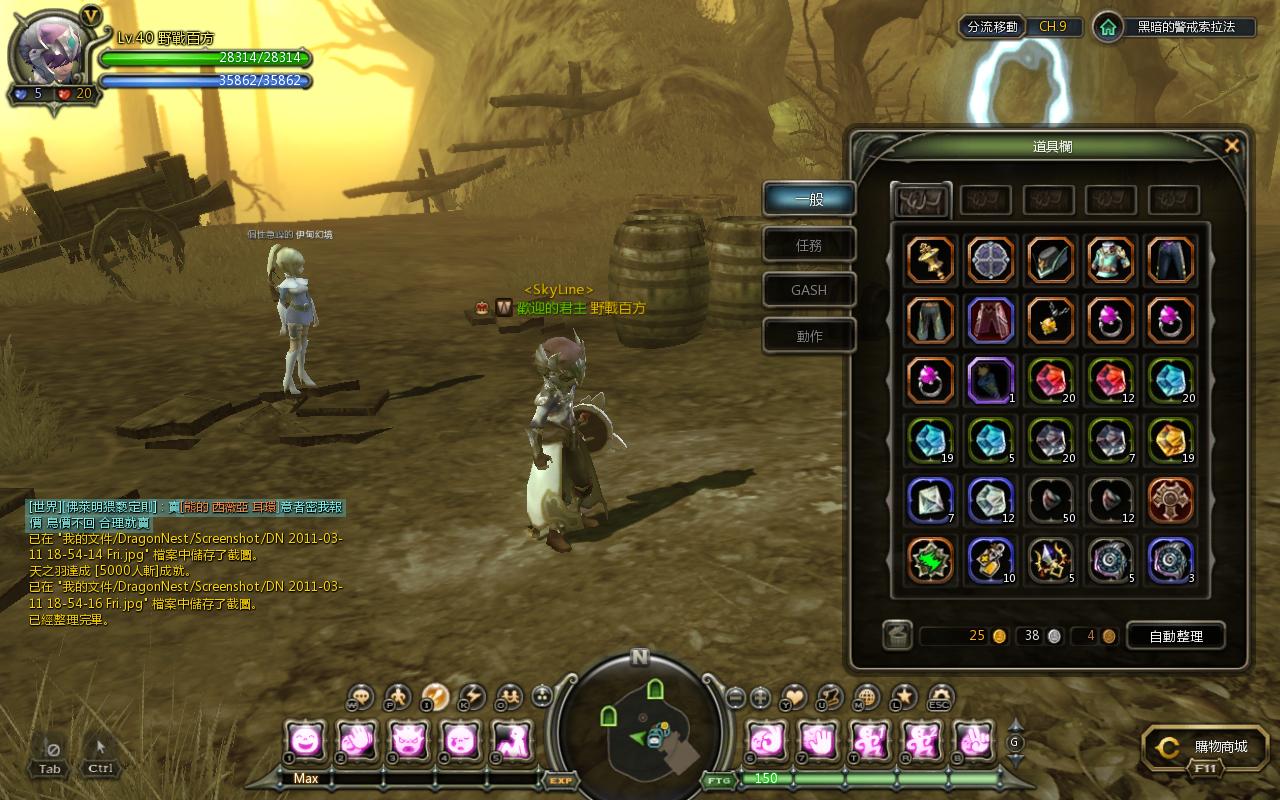Screen dimensions: 1280x800
Task: Use the smiling face emote skill
Action: click(304, 741)
